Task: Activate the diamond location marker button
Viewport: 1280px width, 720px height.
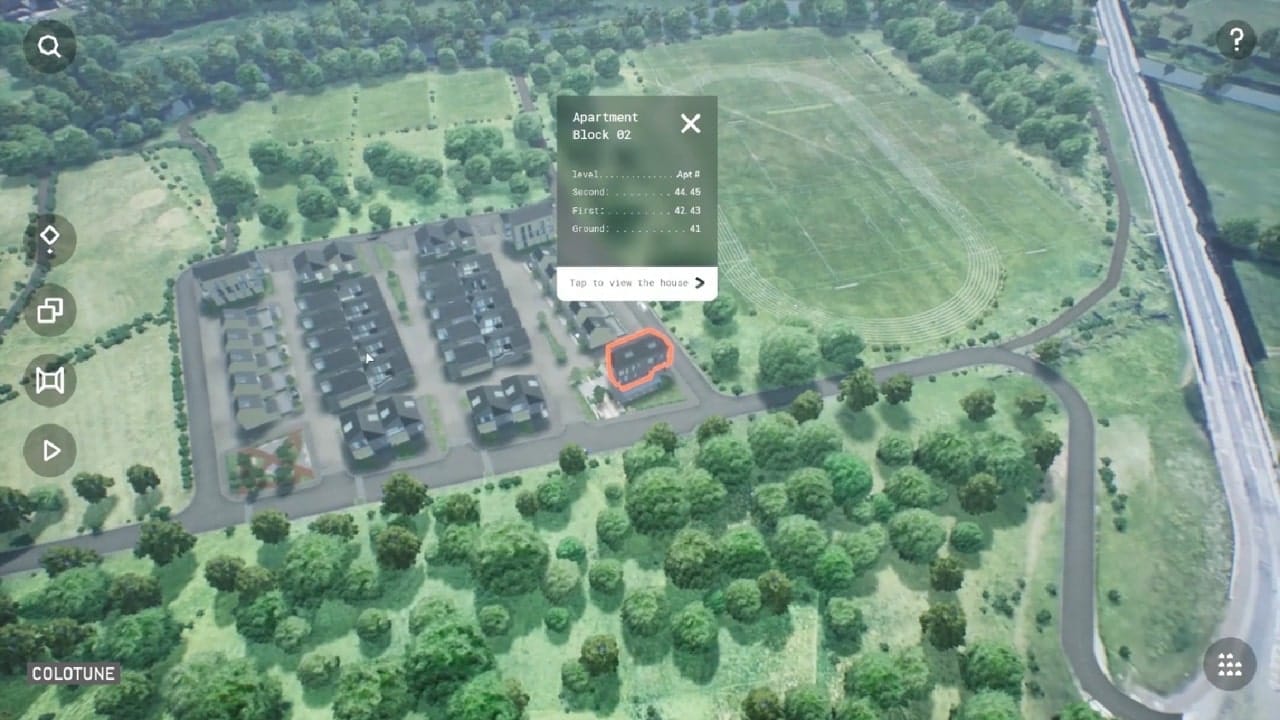Action: [x=49, y=239]
